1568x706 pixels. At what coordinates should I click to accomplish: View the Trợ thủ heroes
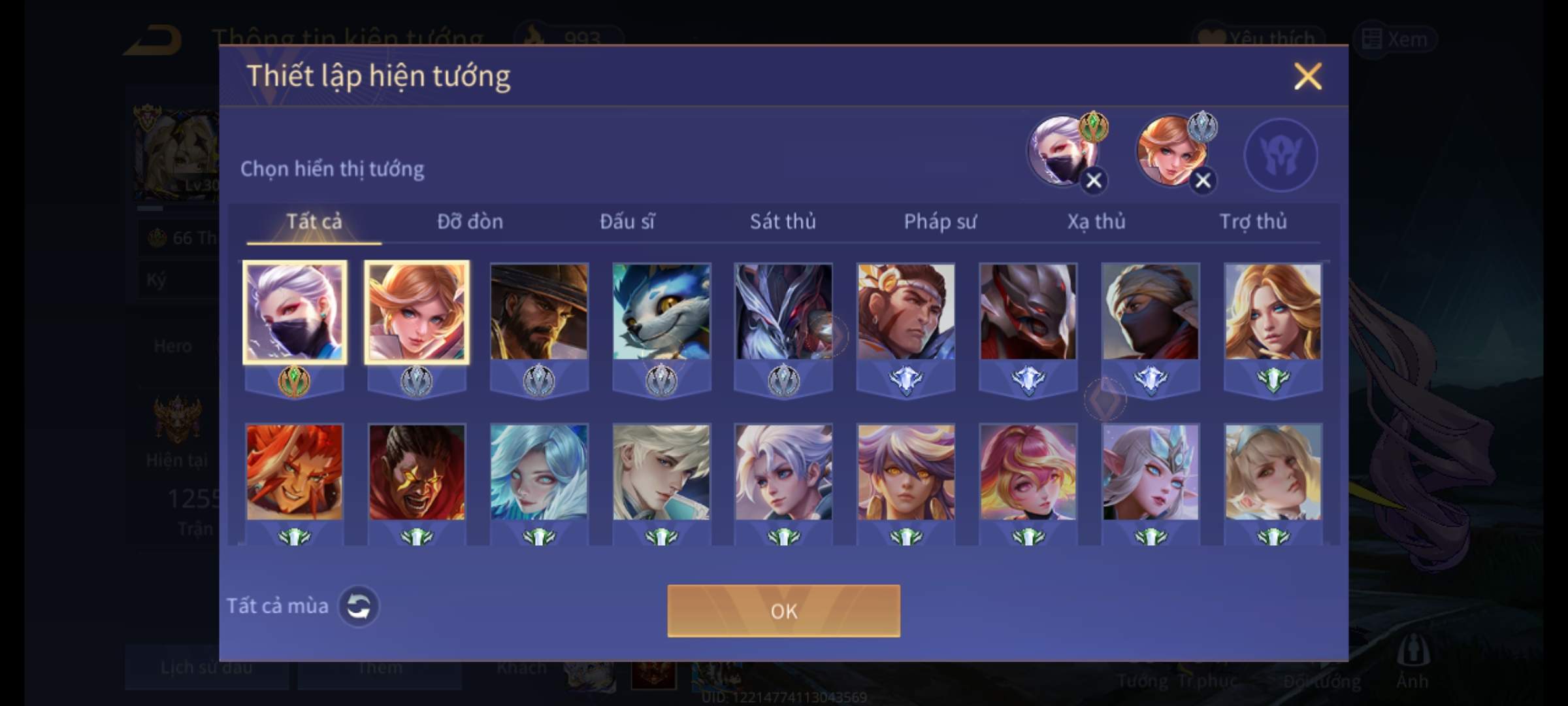[1253, 222]
